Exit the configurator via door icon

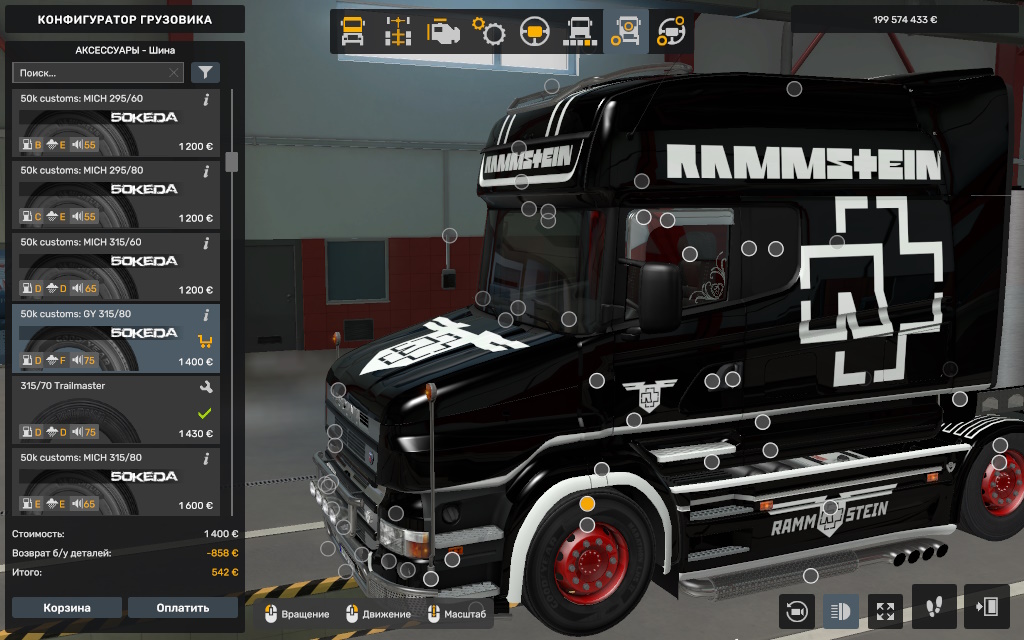click(985, 607)
